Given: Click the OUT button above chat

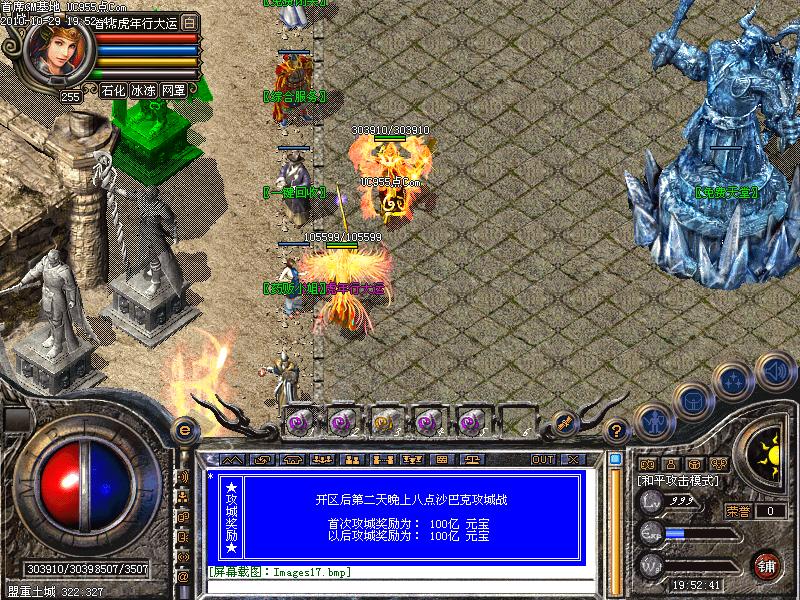Looking at the screenshot, I should (x=542, y=460).
